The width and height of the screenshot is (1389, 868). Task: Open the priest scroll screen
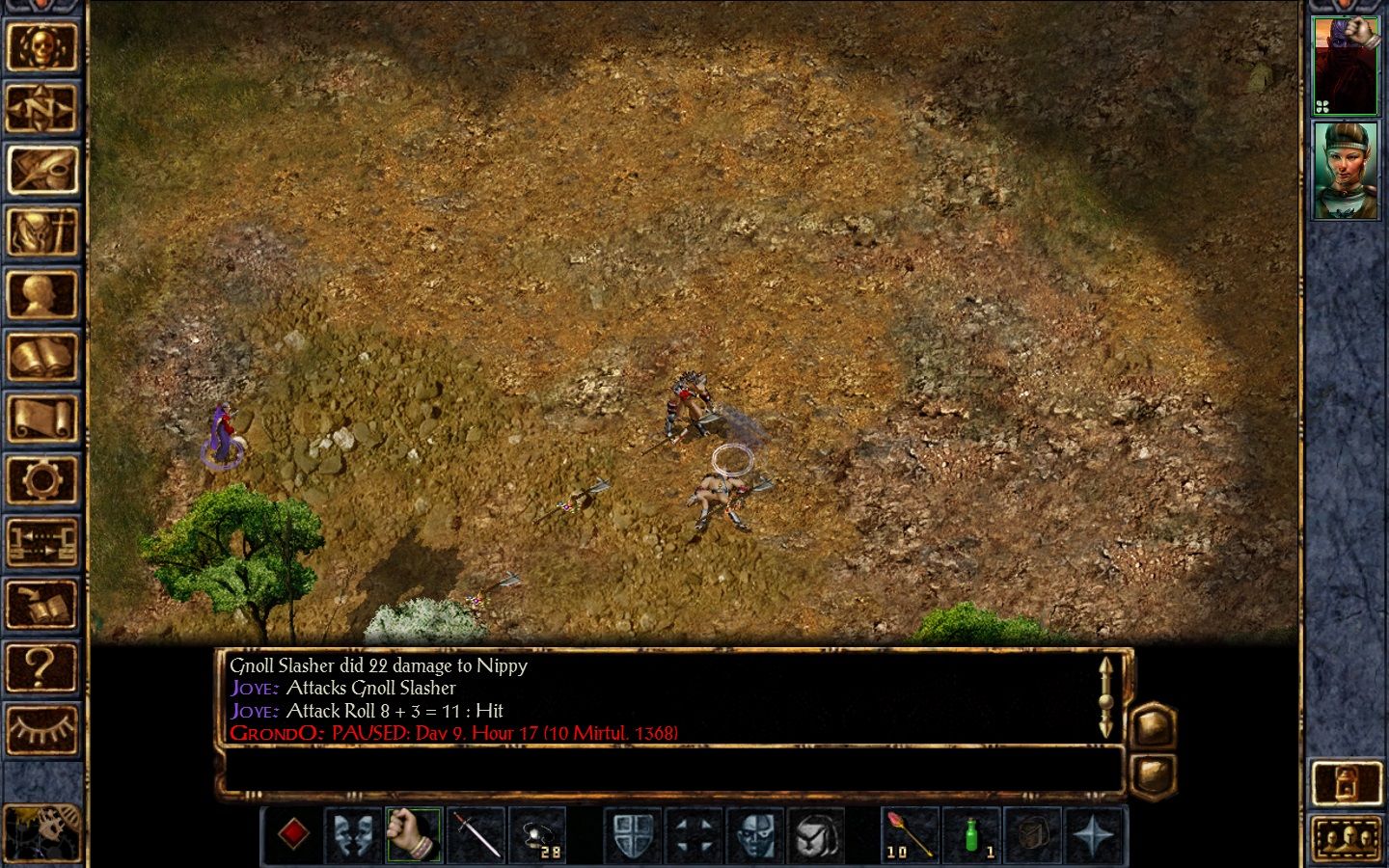point(41,420)
